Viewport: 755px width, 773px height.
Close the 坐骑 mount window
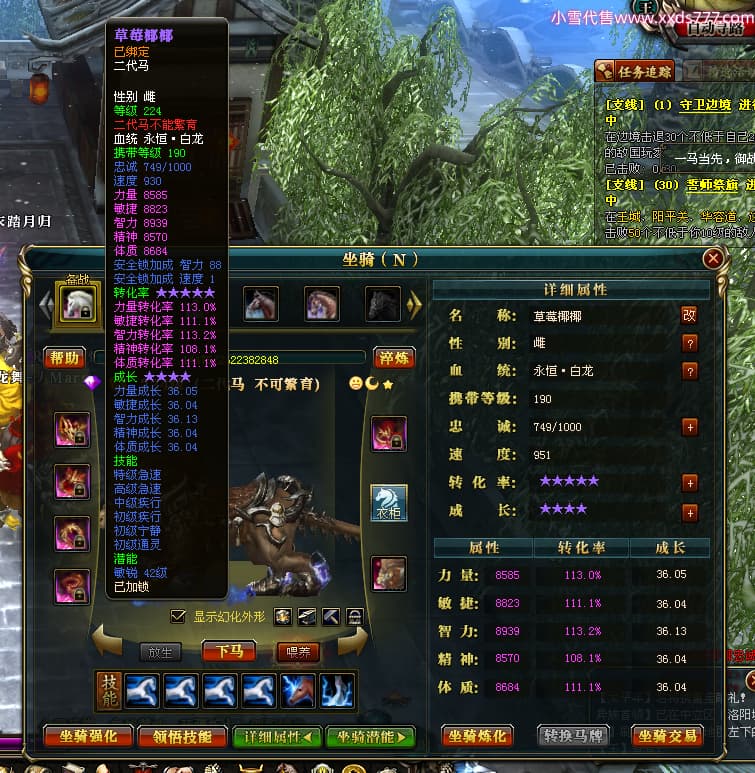713,259
